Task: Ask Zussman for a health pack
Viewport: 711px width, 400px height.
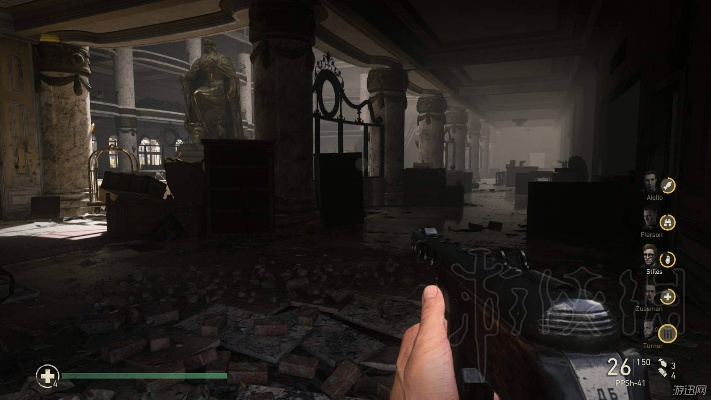Action: [x=668, y=296]
